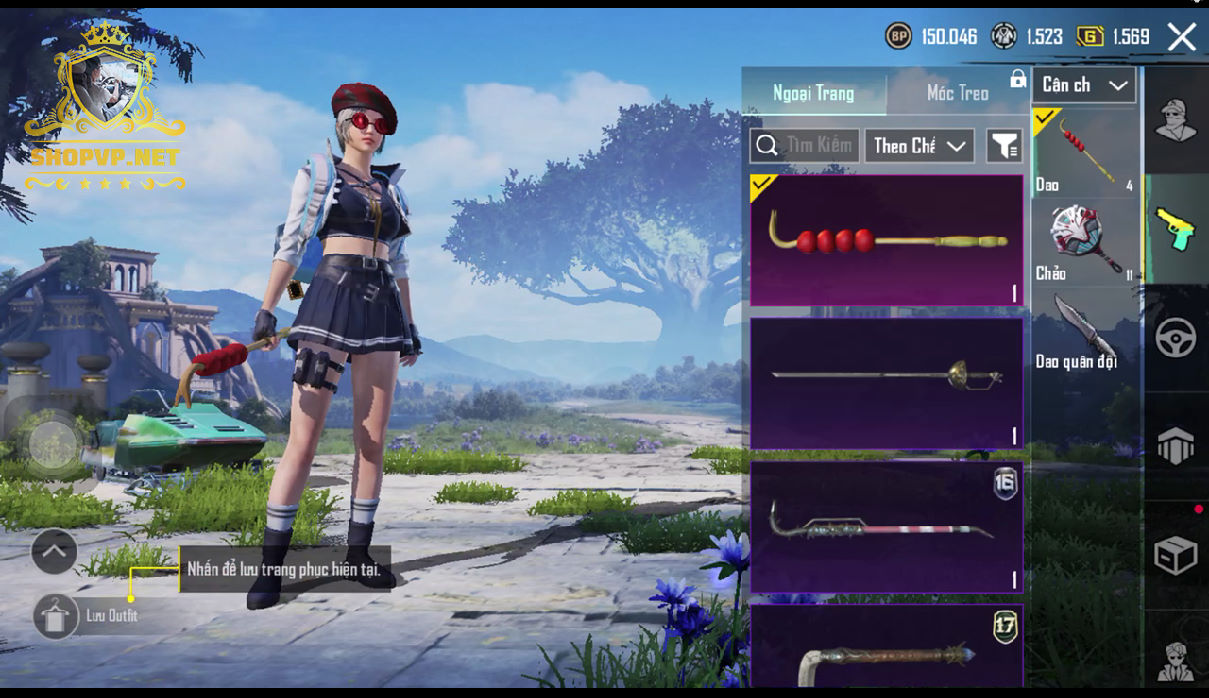Open the yellow gun skins category

[1175, 229]
